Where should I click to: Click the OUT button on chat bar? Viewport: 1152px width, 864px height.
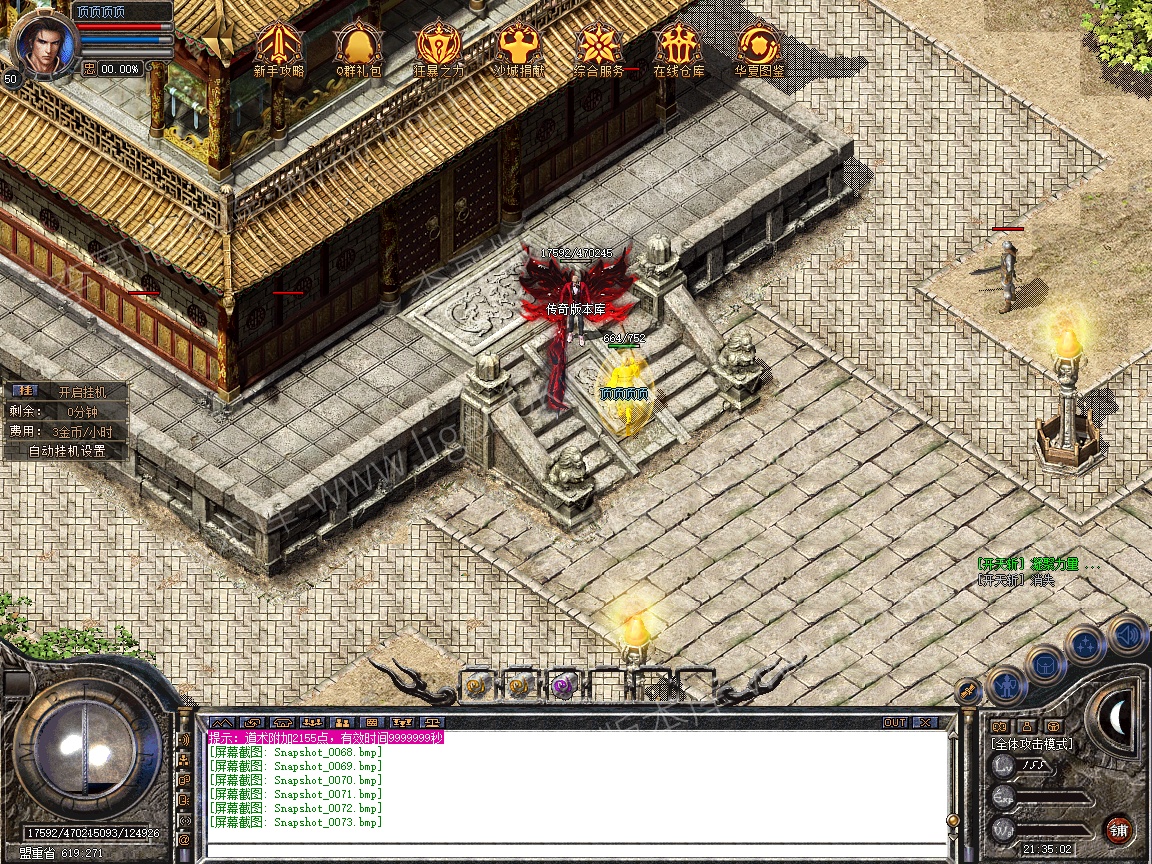(x=895, y=722)
